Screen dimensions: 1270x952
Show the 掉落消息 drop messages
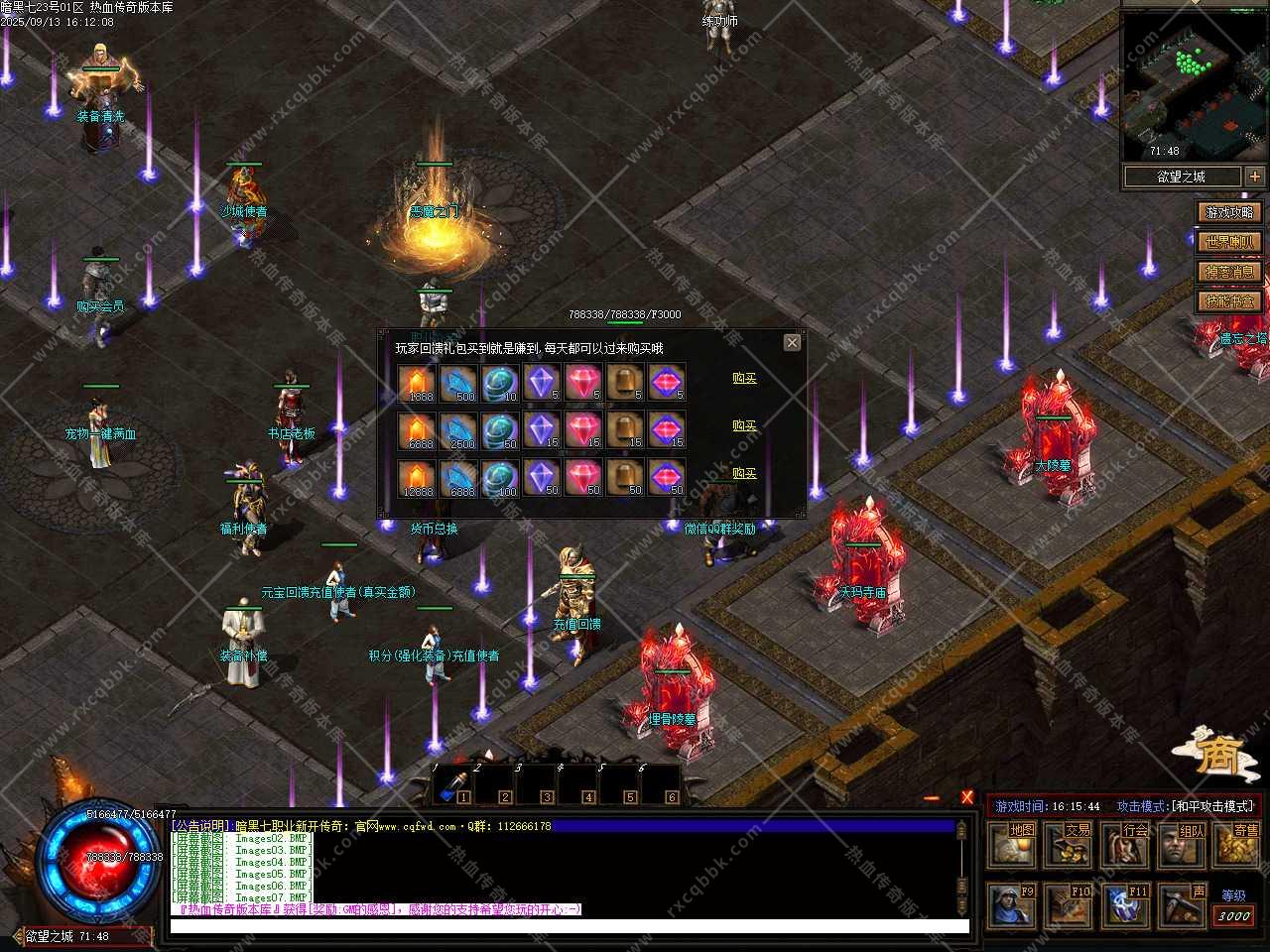(1229, 272)
